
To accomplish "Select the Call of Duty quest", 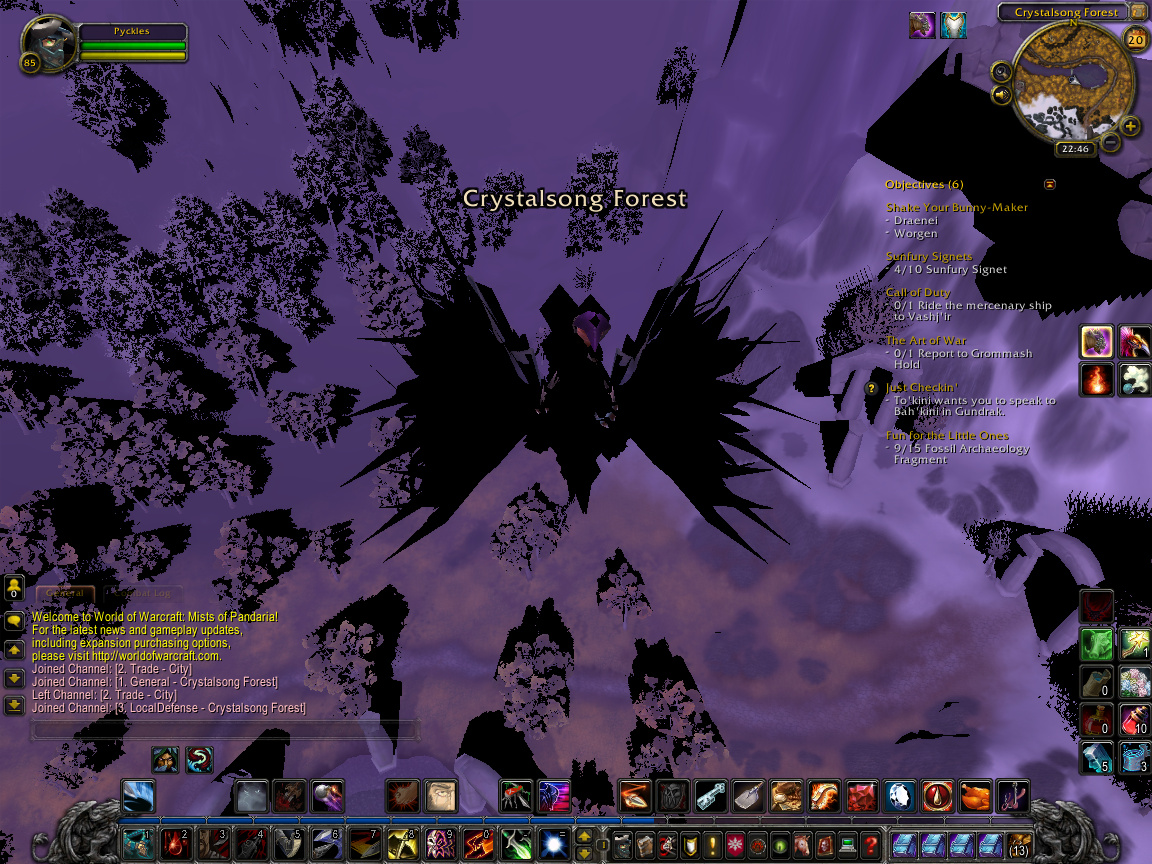I will (x=918, y=293).
